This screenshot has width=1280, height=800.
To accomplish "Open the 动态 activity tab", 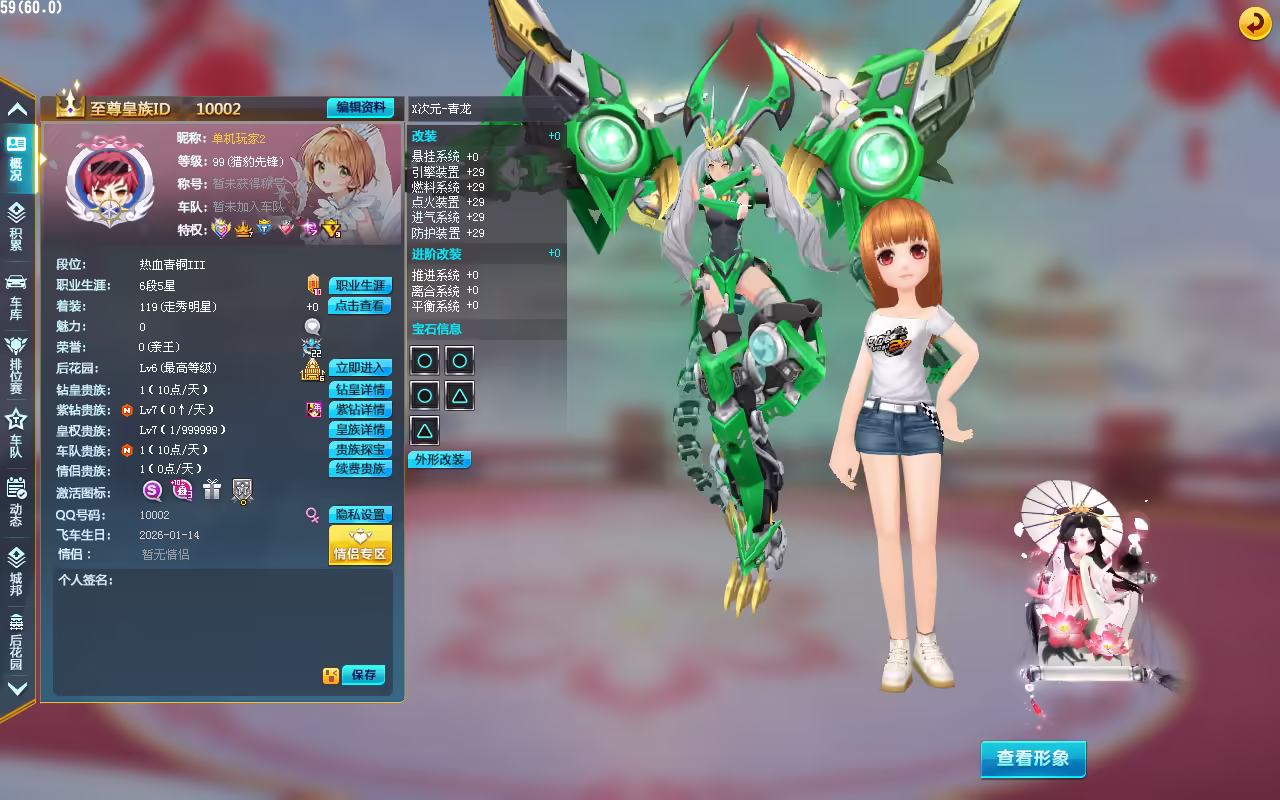I will click(17, 501).
